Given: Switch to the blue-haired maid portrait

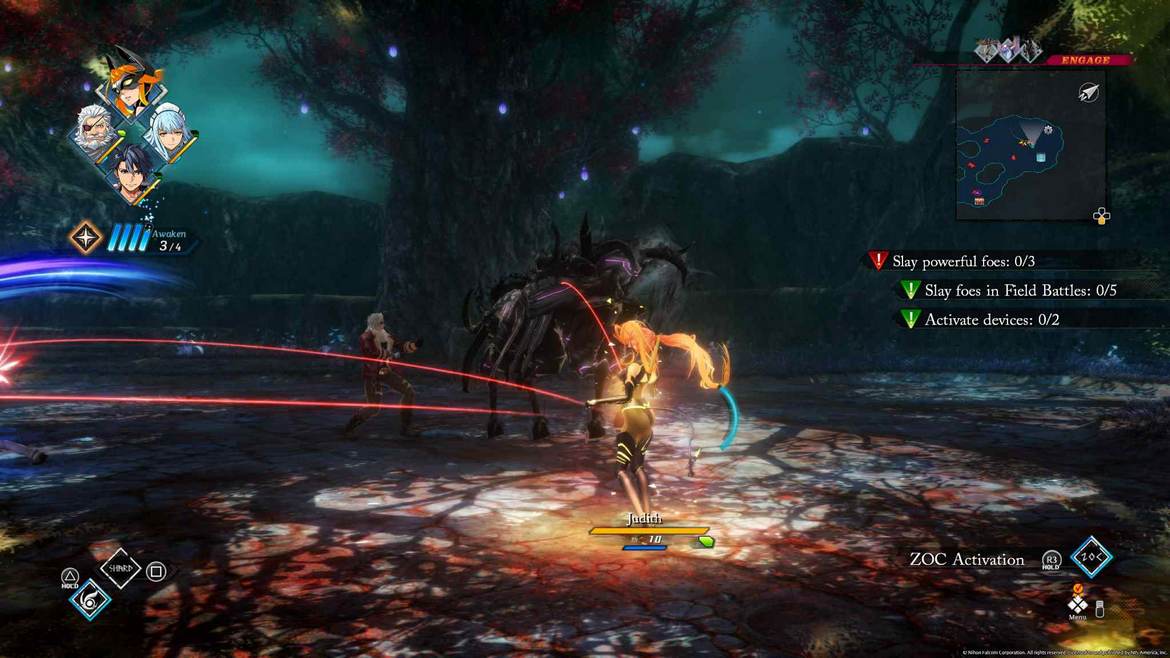Looking at the screenshot, I should [x=169, y=130].
